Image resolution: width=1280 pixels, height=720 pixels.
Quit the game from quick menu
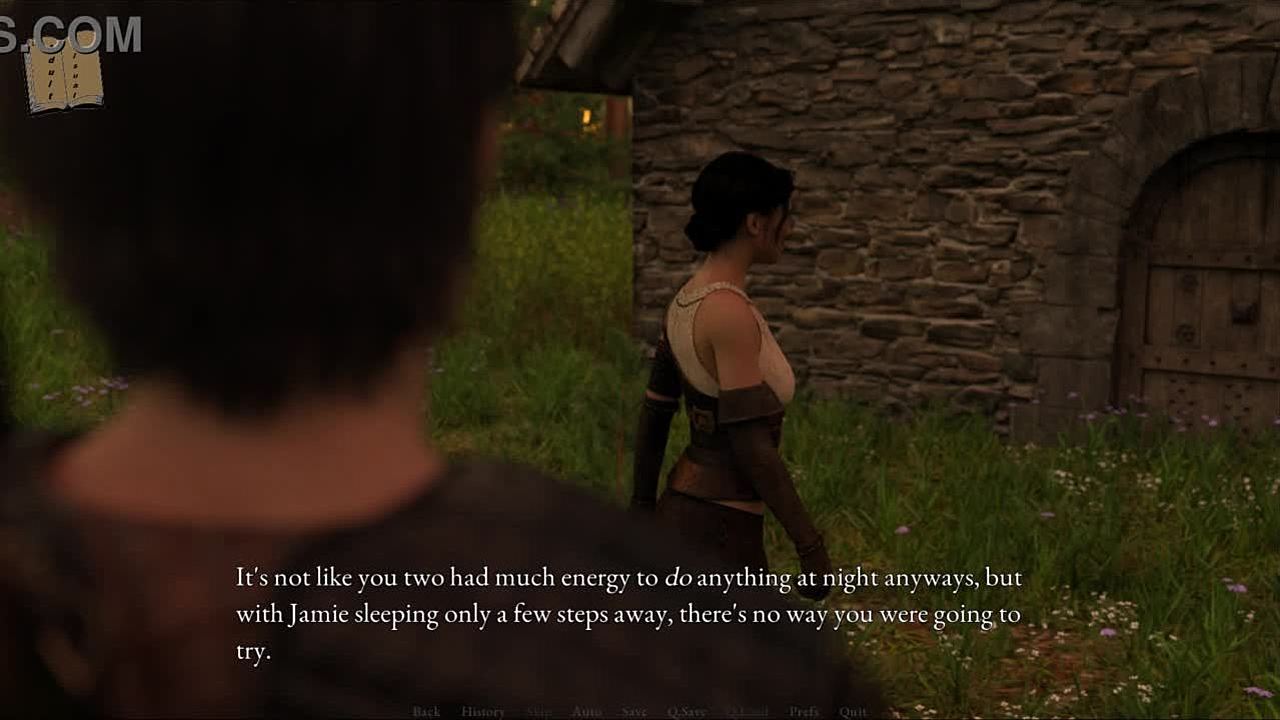click(x=853, y=712)
